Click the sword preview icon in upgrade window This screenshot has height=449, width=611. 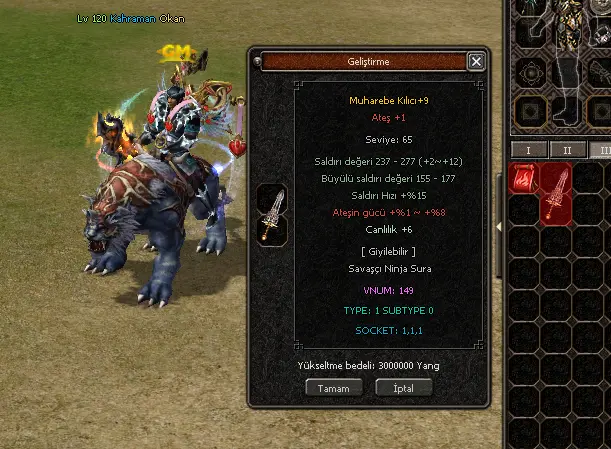click(x=272, y=212)
